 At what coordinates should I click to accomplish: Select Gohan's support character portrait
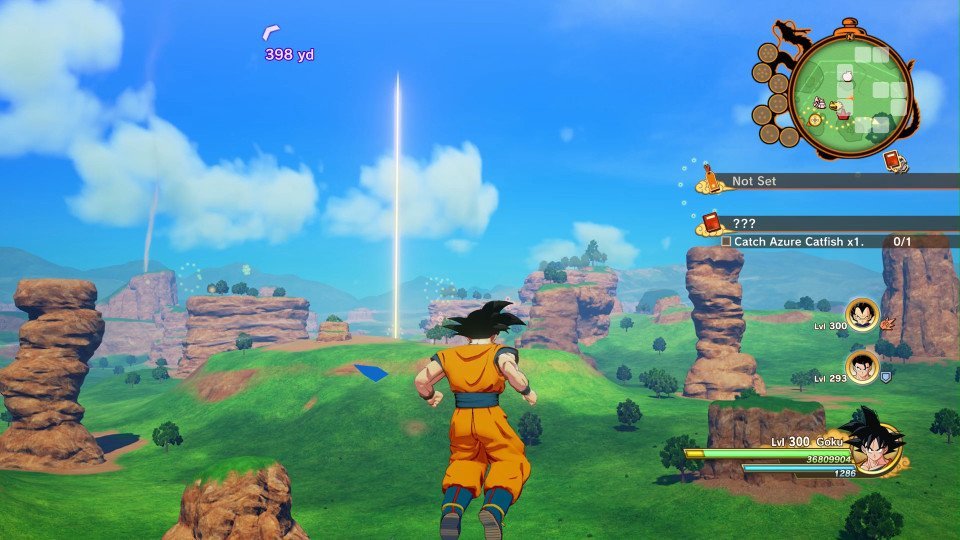pos(861,367)
